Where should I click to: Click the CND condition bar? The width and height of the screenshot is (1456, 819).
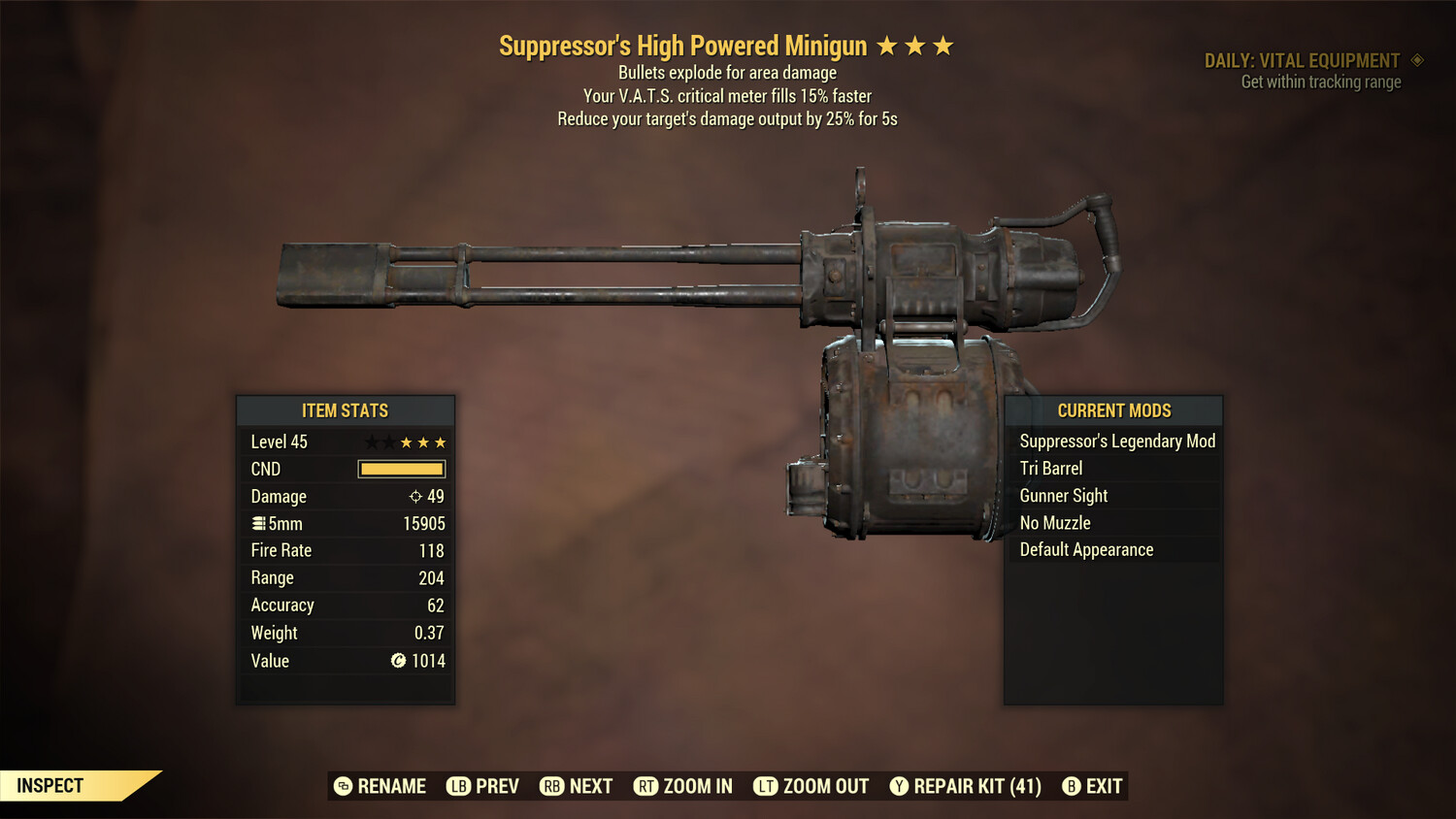tap(401, 469)
